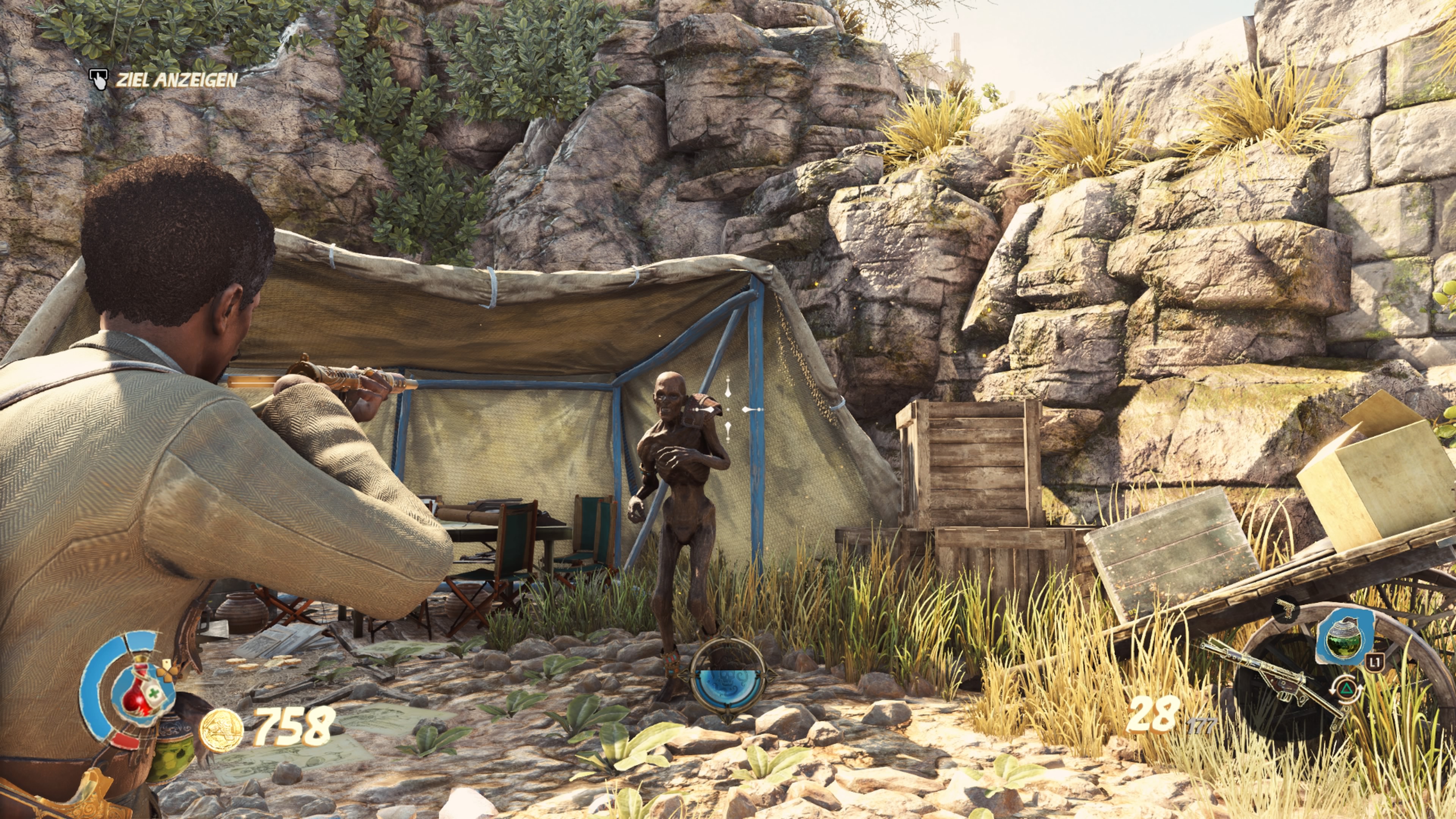Click the Ziel Anzeigen objective label

click(176, 80)
